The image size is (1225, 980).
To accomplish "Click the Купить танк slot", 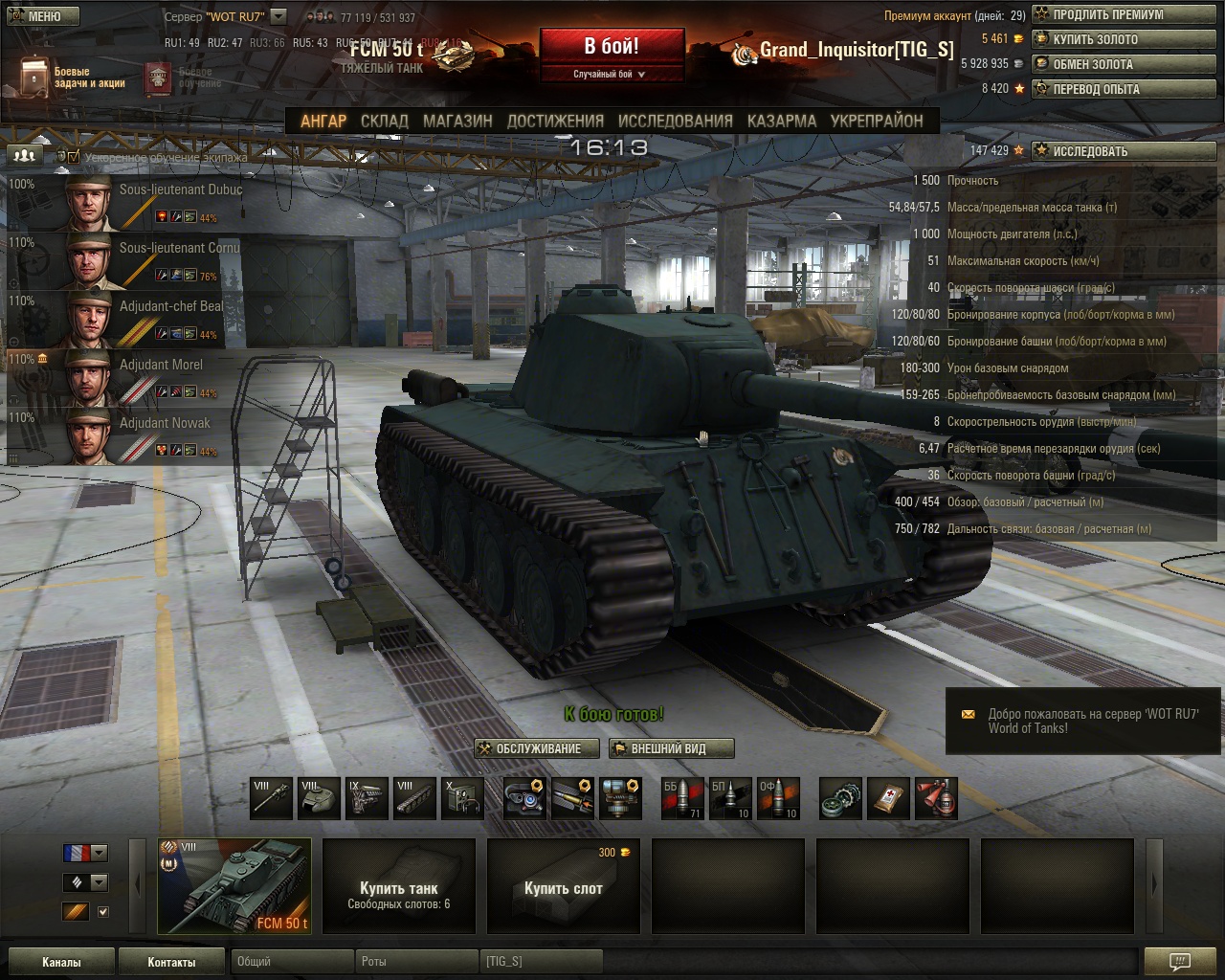I will pyautogui.click(x=399, y=886).
